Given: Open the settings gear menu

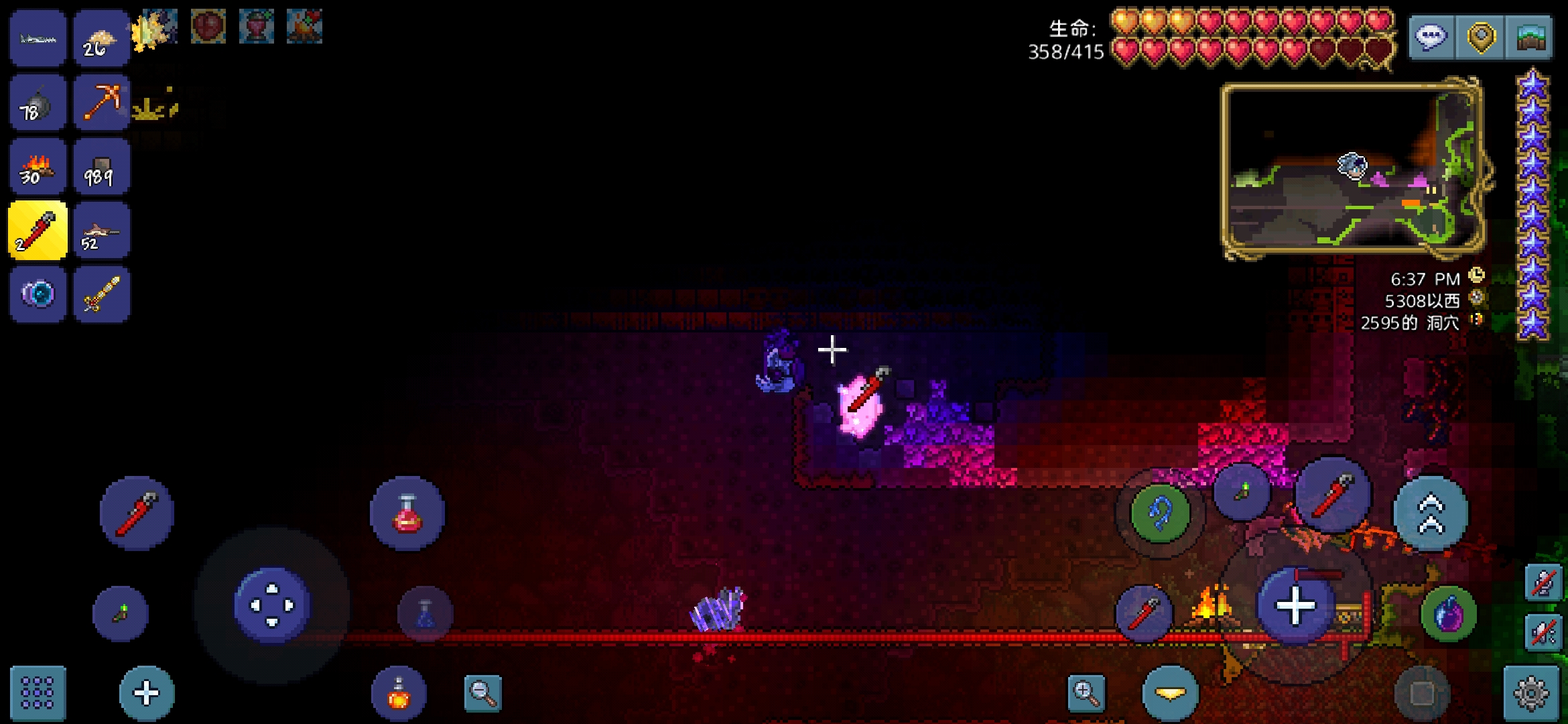Looking at the screenshot, I should tap(1531, 693).
